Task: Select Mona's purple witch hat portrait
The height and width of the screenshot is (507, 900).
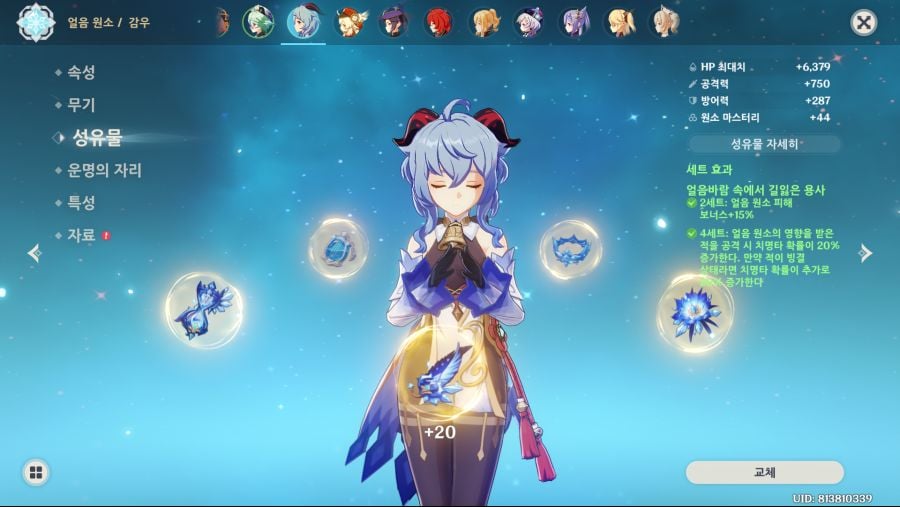Action: click(x=395, y=22)
